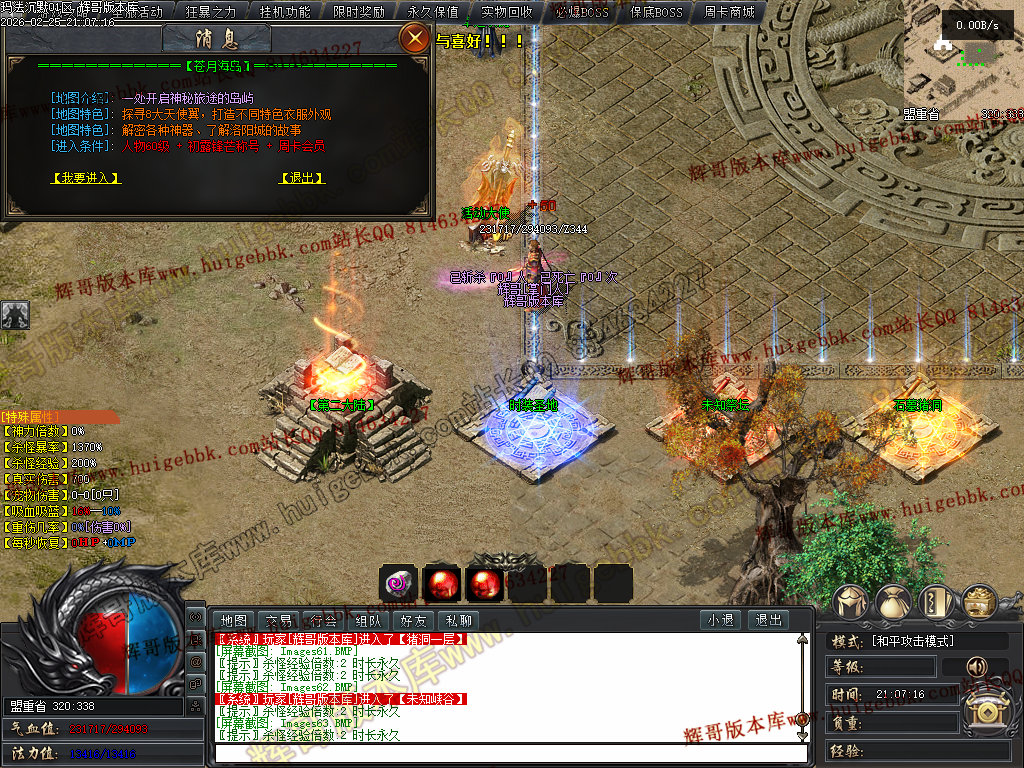Open the 限时奖励 rewards menu
The image size is (1024, 768).
(x=359, y=12)
